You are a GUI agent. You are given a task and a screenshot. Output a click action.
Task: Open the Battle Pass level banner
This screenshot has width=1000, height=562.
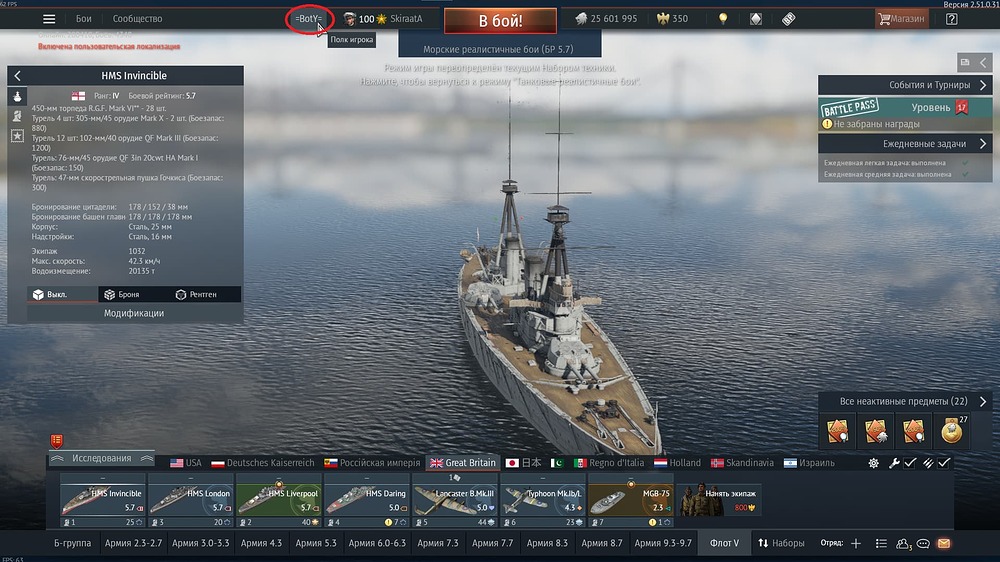tap(897, 108)
